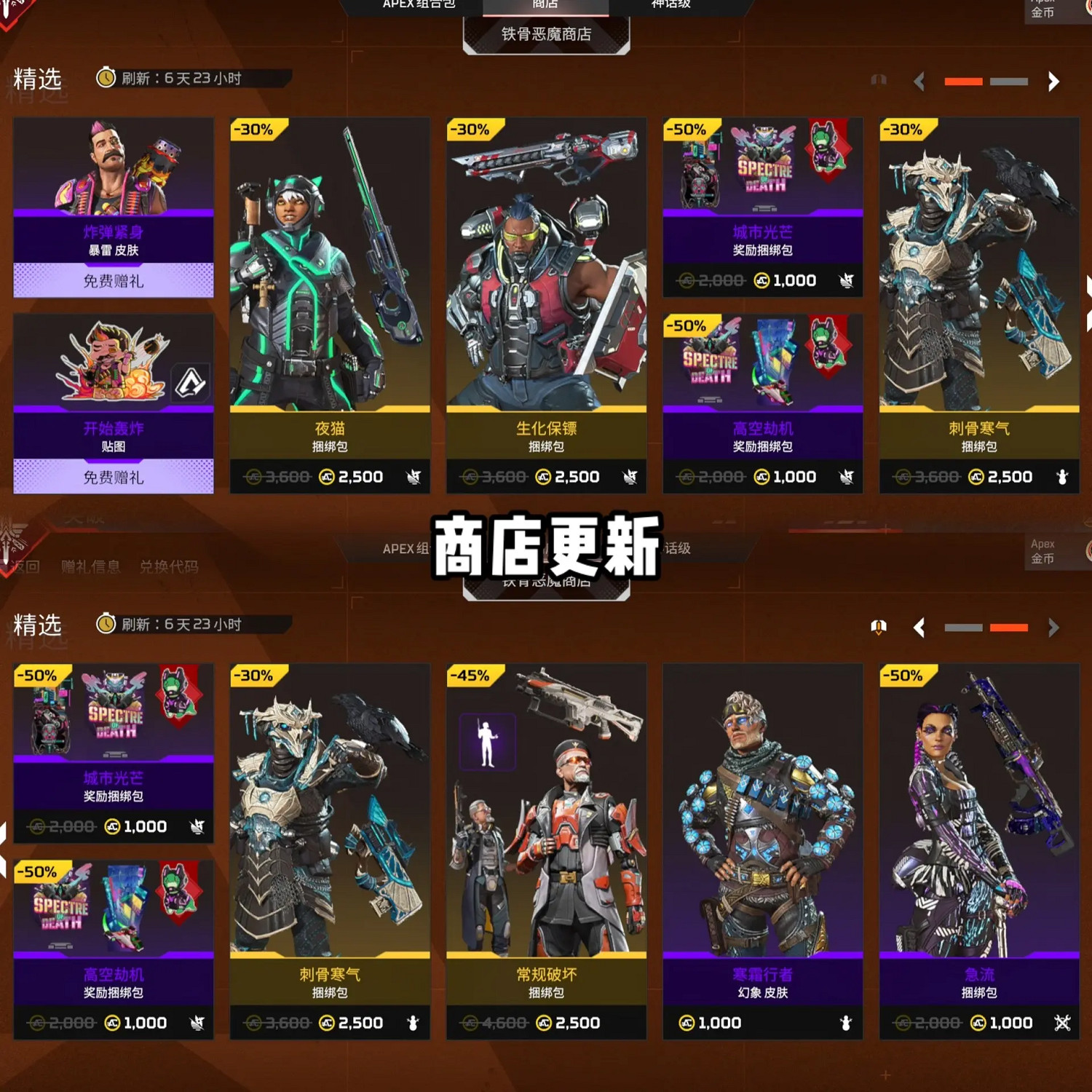This screenshot has width=1092, height=1092.
Task: Click the crossed-tools icon on 急流 bundle price
Action: [x=1061, y=1023]
